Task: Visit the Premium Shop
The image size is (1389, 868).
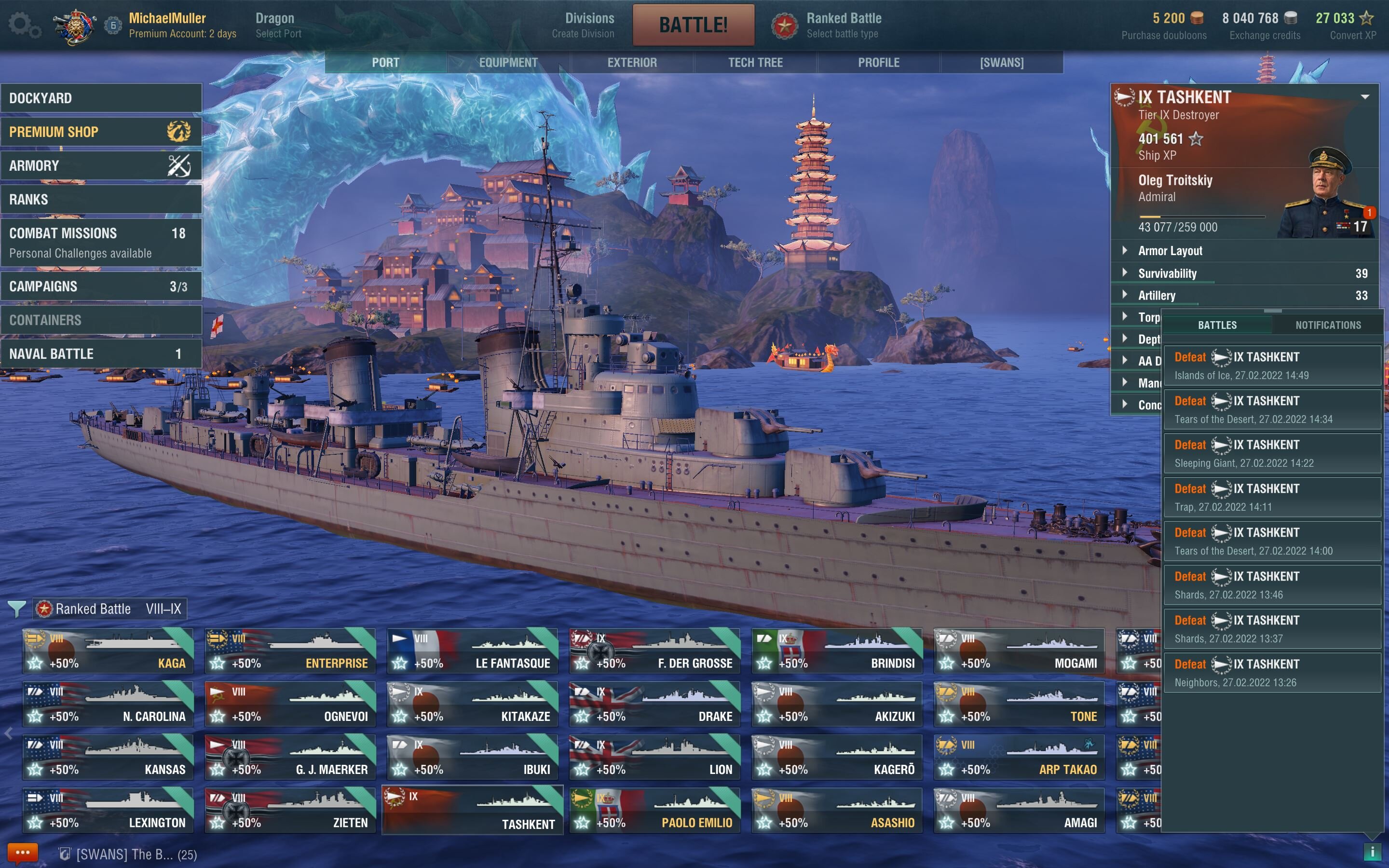Action: pos(101,132)
